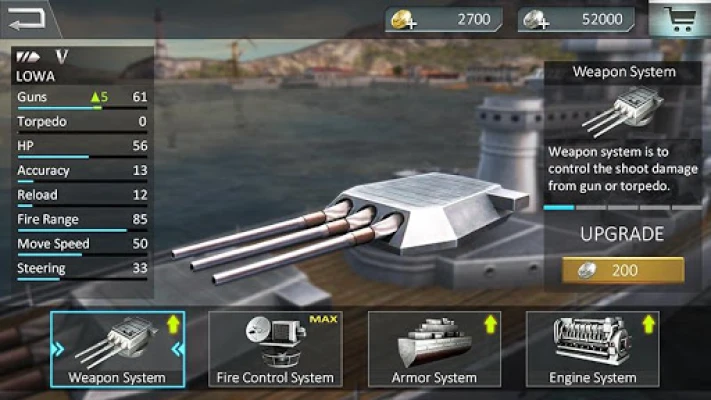The image size is (711, 400).
Task: Open the Engine System category
Action: [592, 349]
